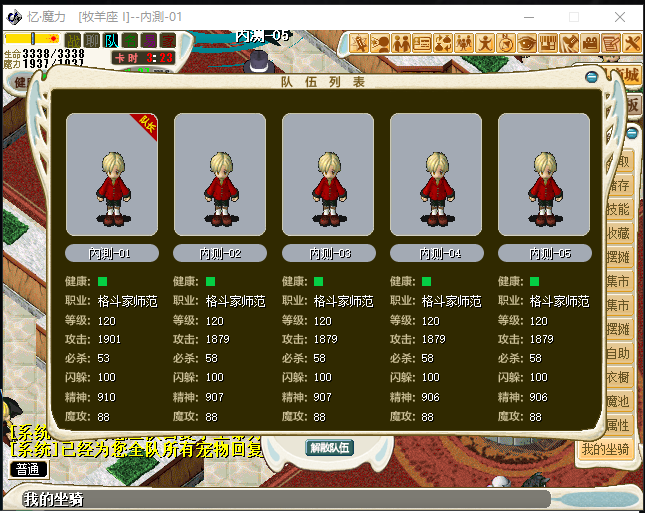
Task: Click the crossed tools settings icon
Action: pos(632,43)
